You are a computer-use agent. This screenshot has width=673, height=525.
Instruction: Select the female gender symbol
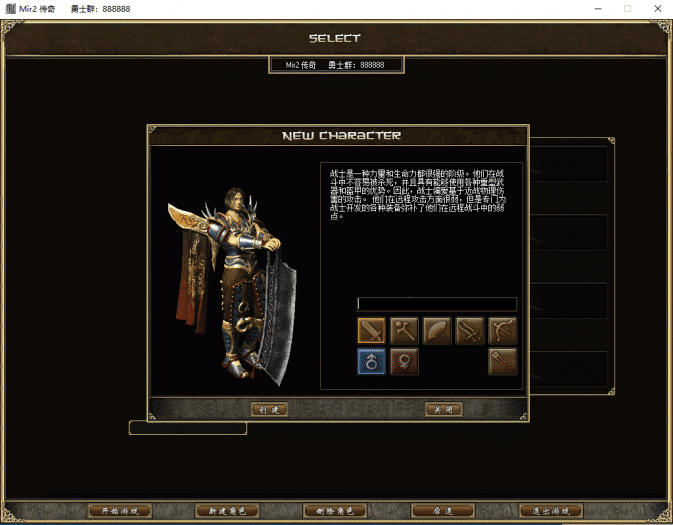click(x=404, y=361)
